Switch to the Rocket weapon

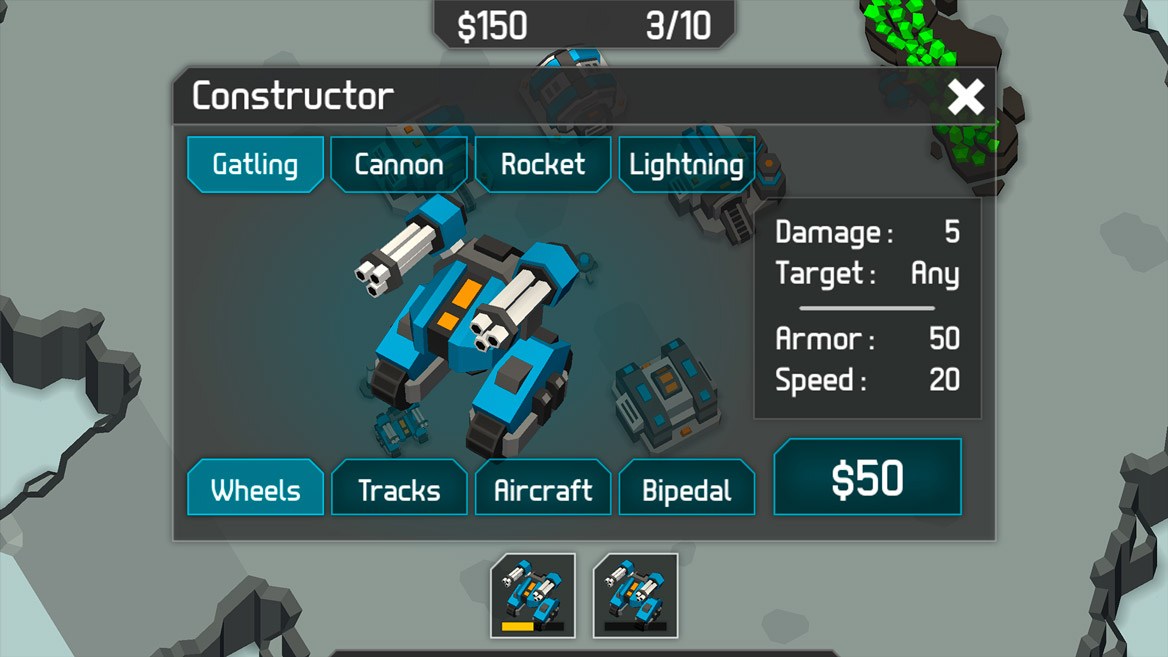click(x=543, y=164)
